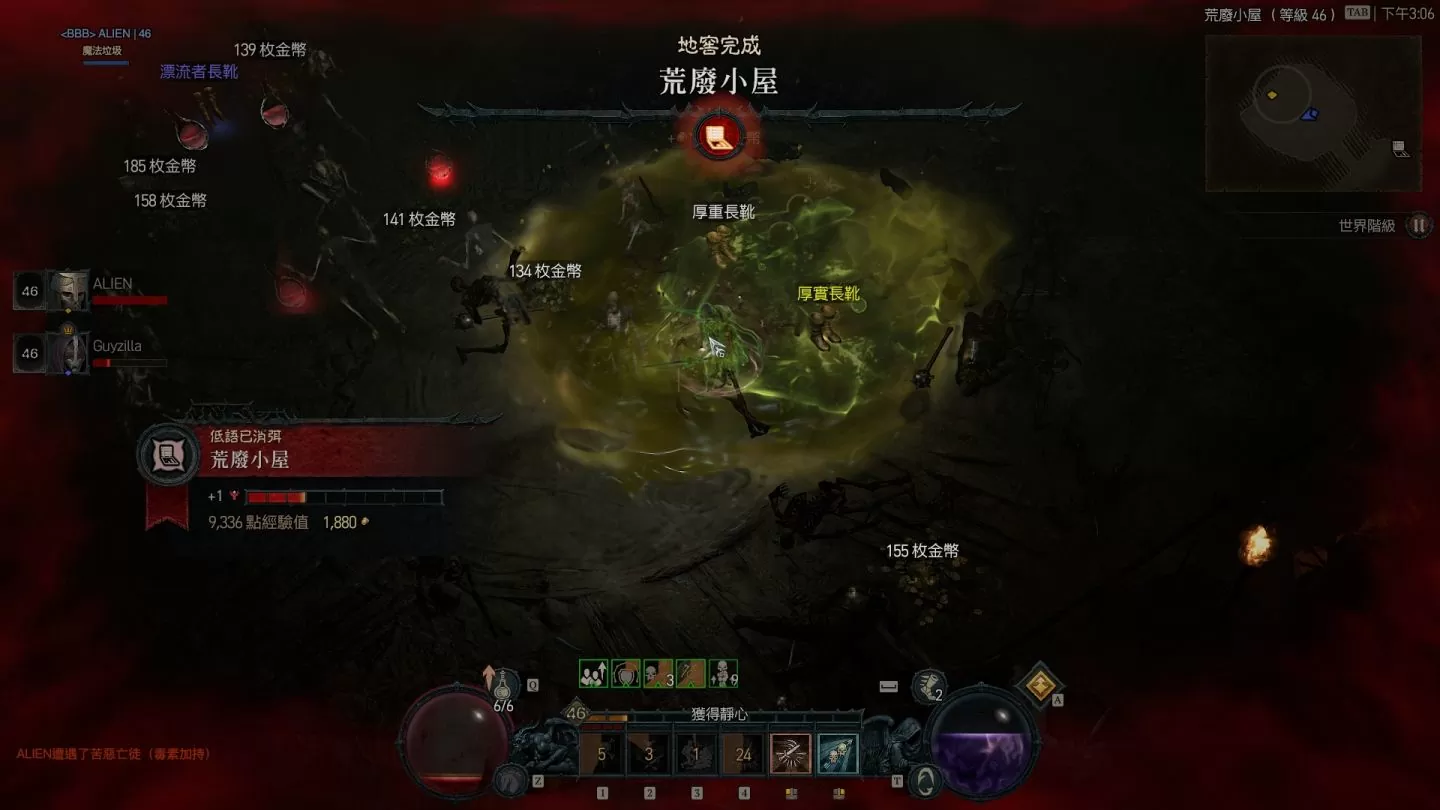Screen dimensions: 1440x810
Task: Select the skill slot showing cooldown 5
Action: pos(602,755)
